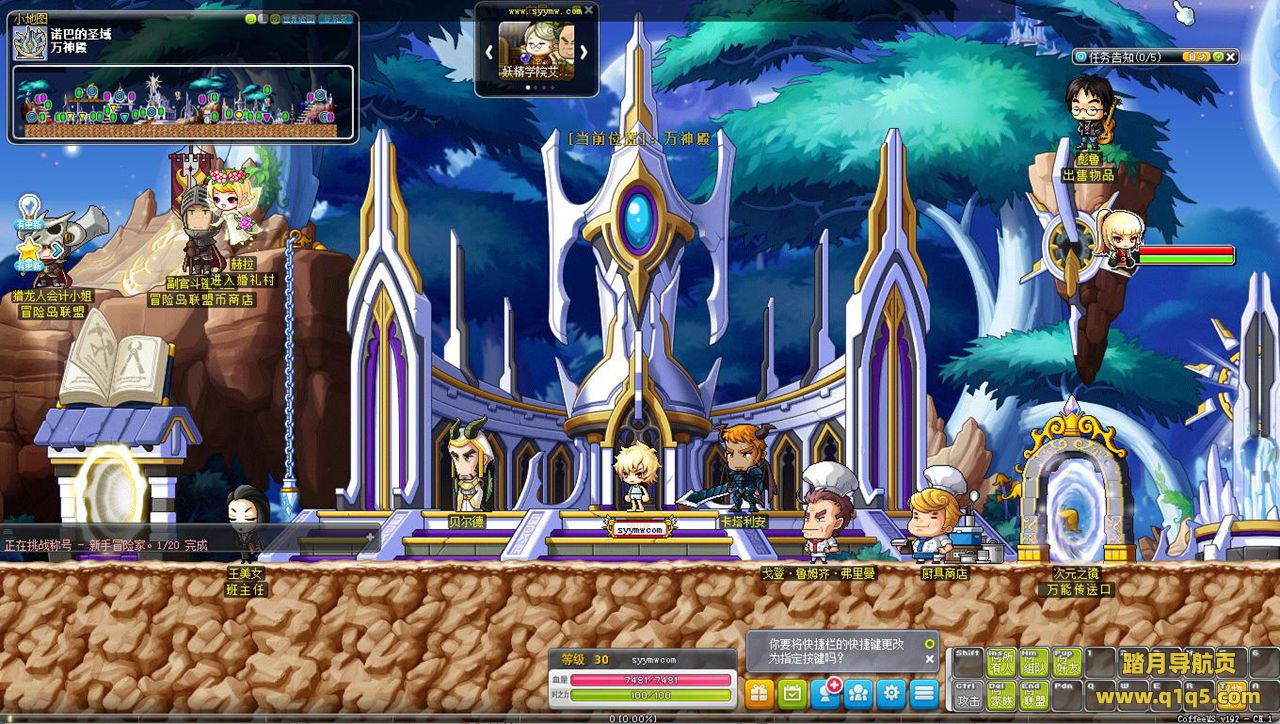Show next banner in the event carousel
Screen dimensions: 1280x724
coord(583,51)
